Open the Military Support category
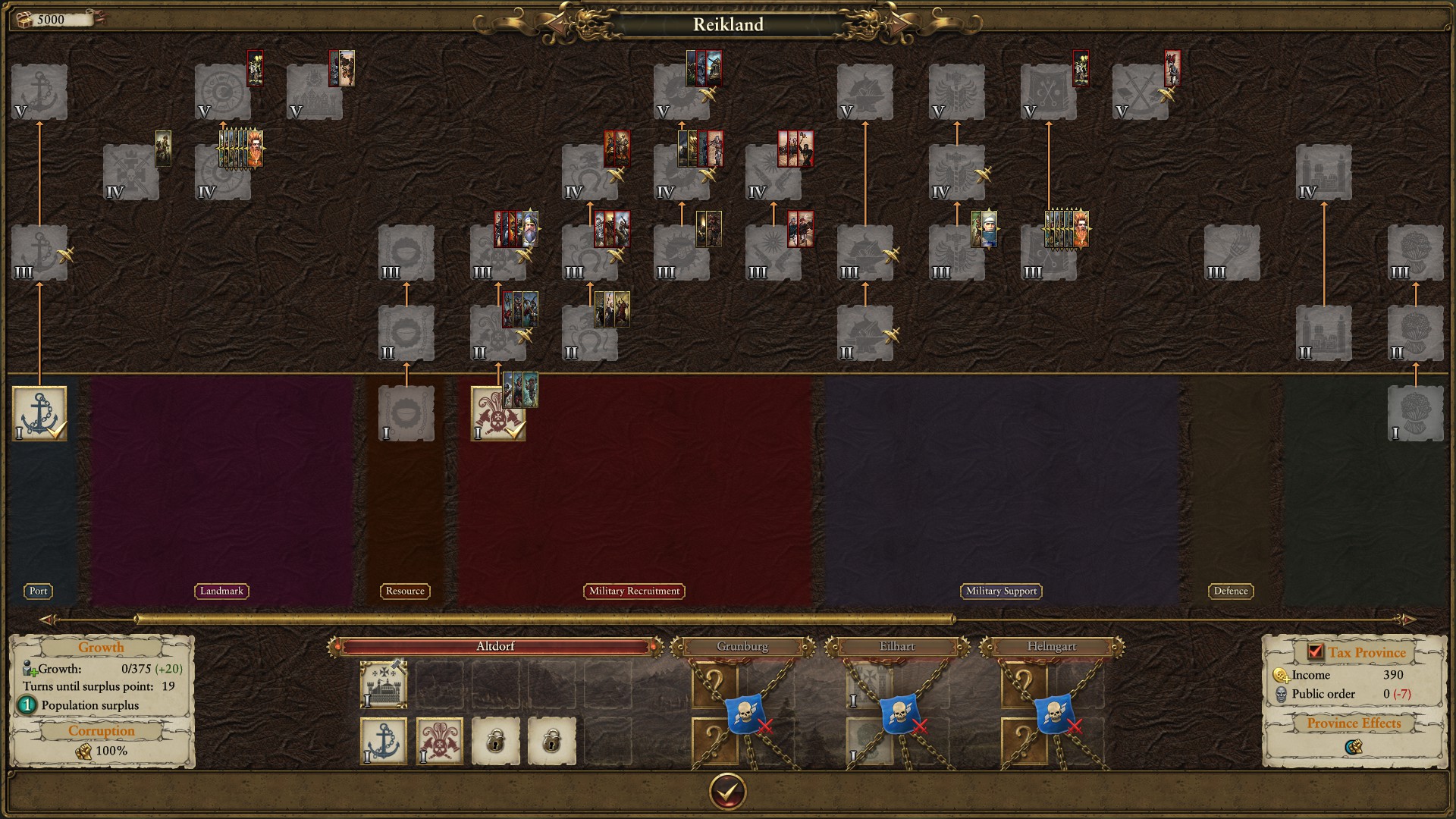The width and height of the screenshot is (1456, 819). click(1001, 591)
